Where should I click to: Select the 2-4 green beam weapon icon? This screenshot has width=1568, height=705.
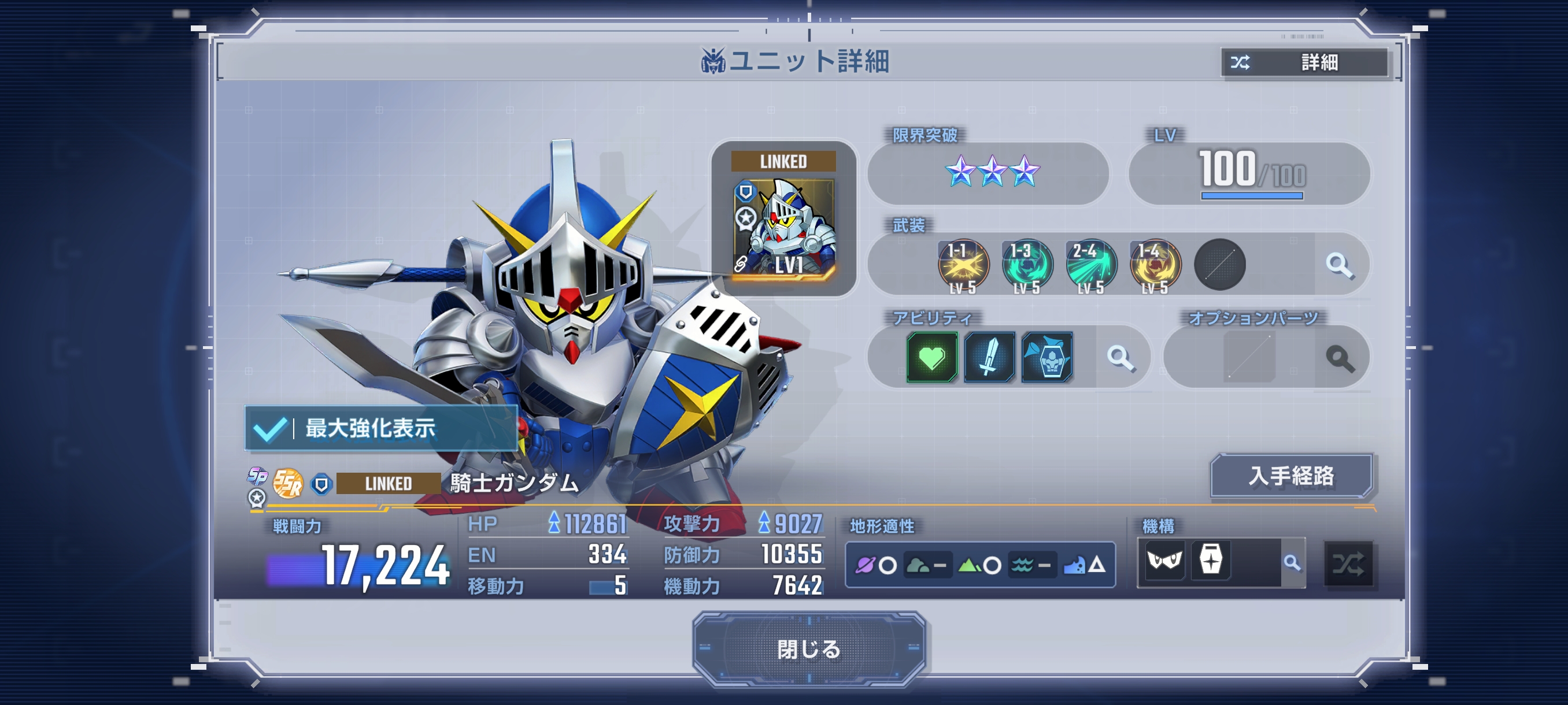(x=1091, y=265)
